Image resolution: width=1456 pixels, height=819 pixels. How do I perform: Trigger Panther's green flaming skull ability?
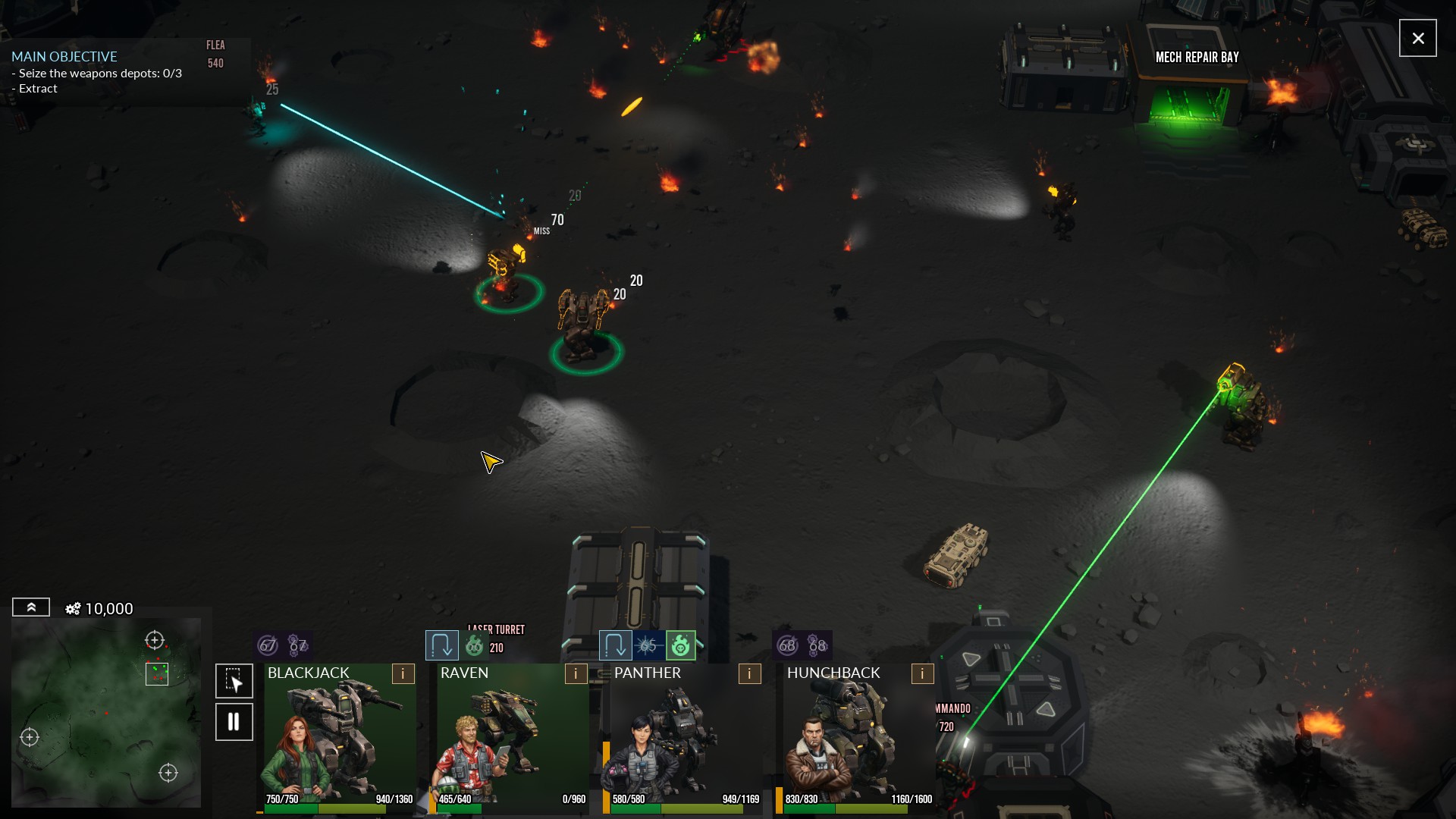tap(680, 645)
